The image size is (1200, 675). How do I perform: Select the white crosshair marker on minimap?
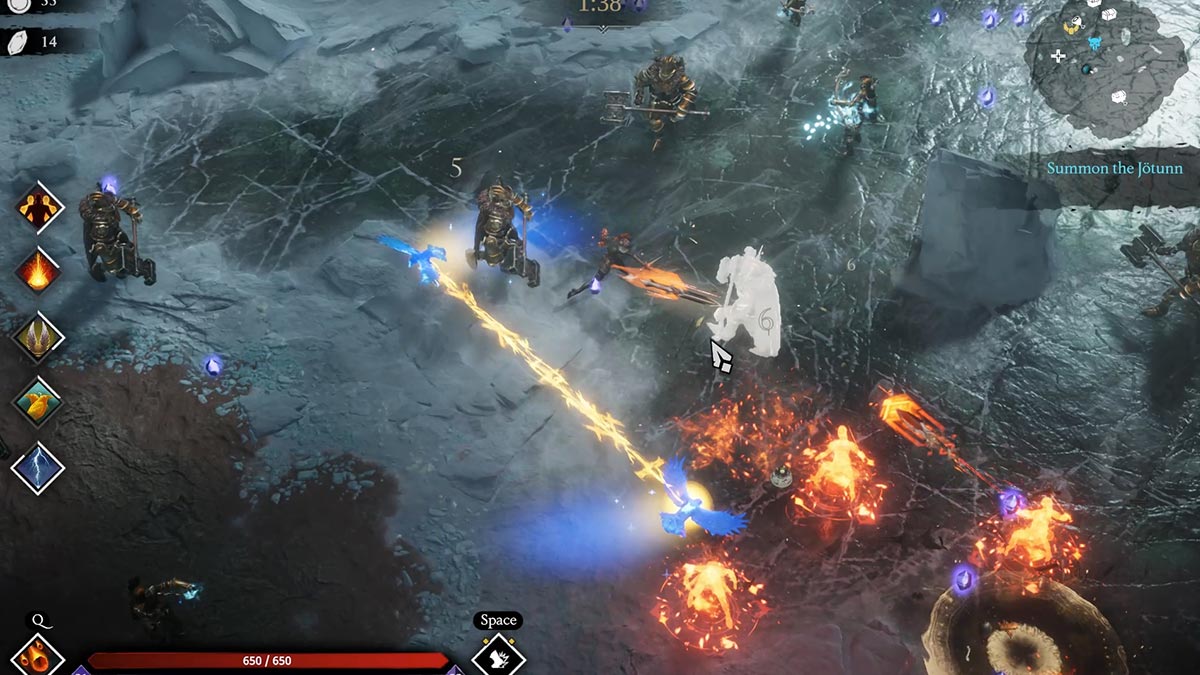(x=1058, y=56)
